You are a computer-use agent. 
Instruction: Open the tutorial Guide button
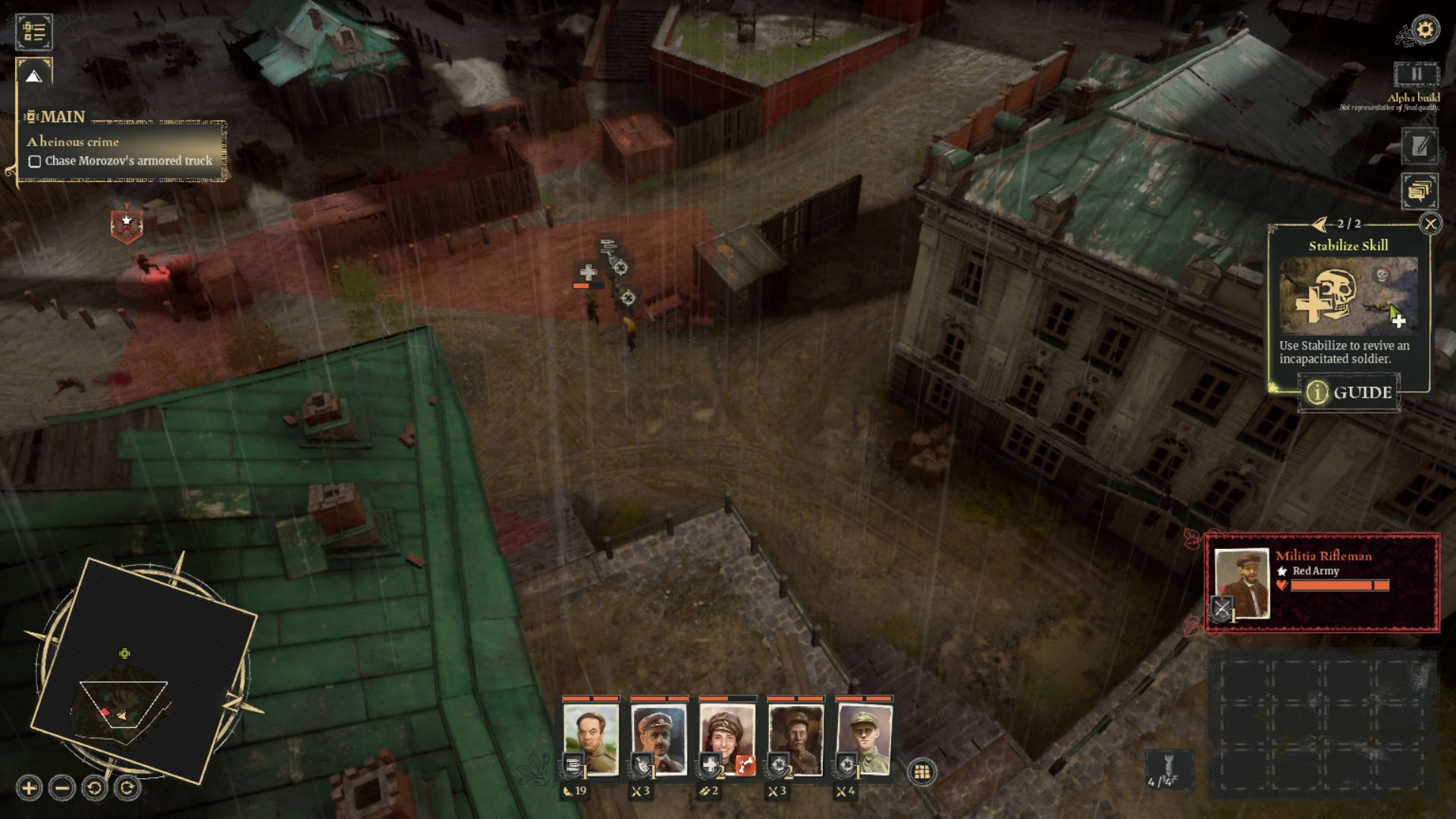click(1350, 393)
